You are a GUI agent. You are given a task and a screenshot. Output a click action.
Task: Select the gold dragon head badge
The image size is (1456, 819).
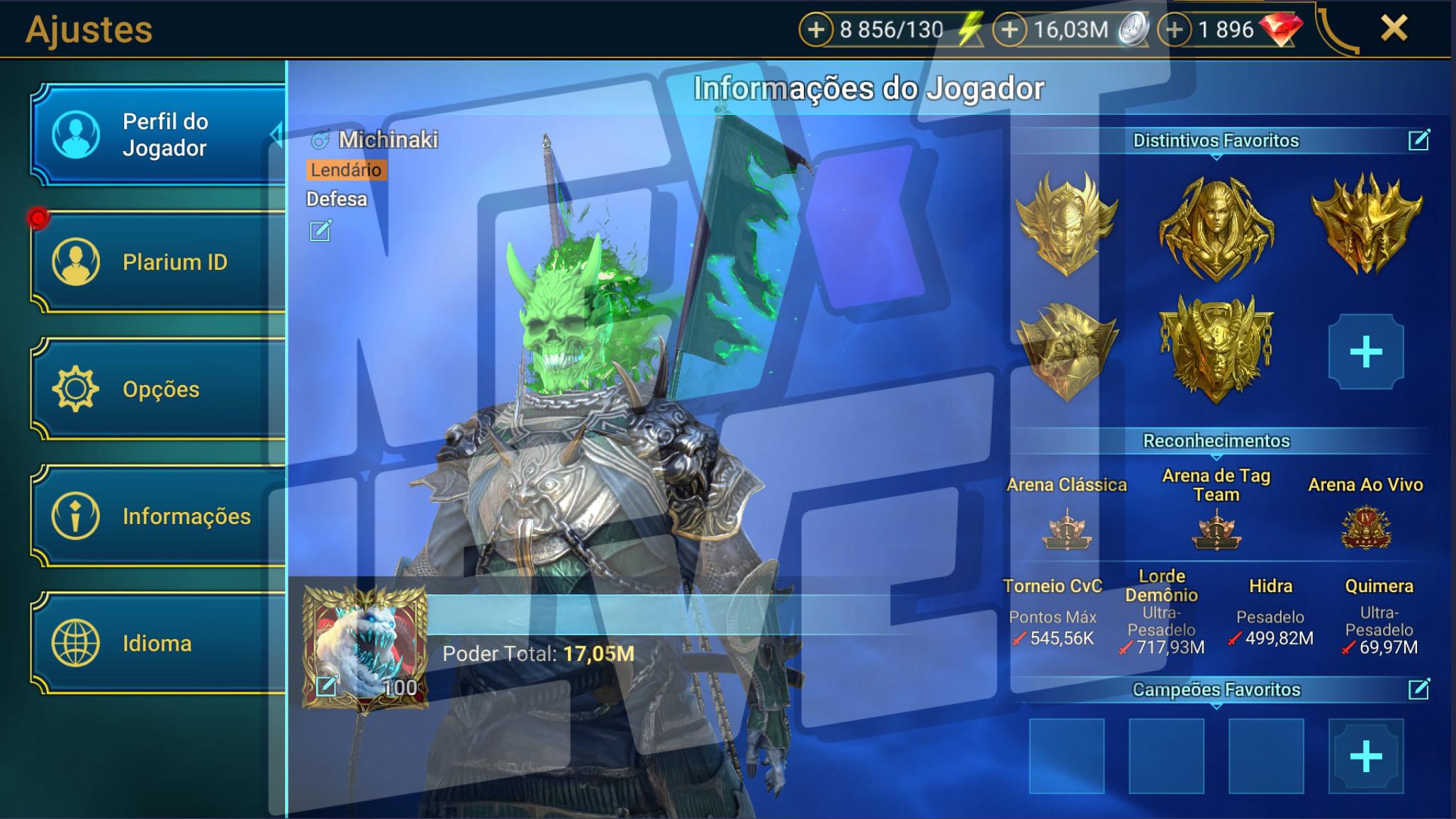[1365, 223]
